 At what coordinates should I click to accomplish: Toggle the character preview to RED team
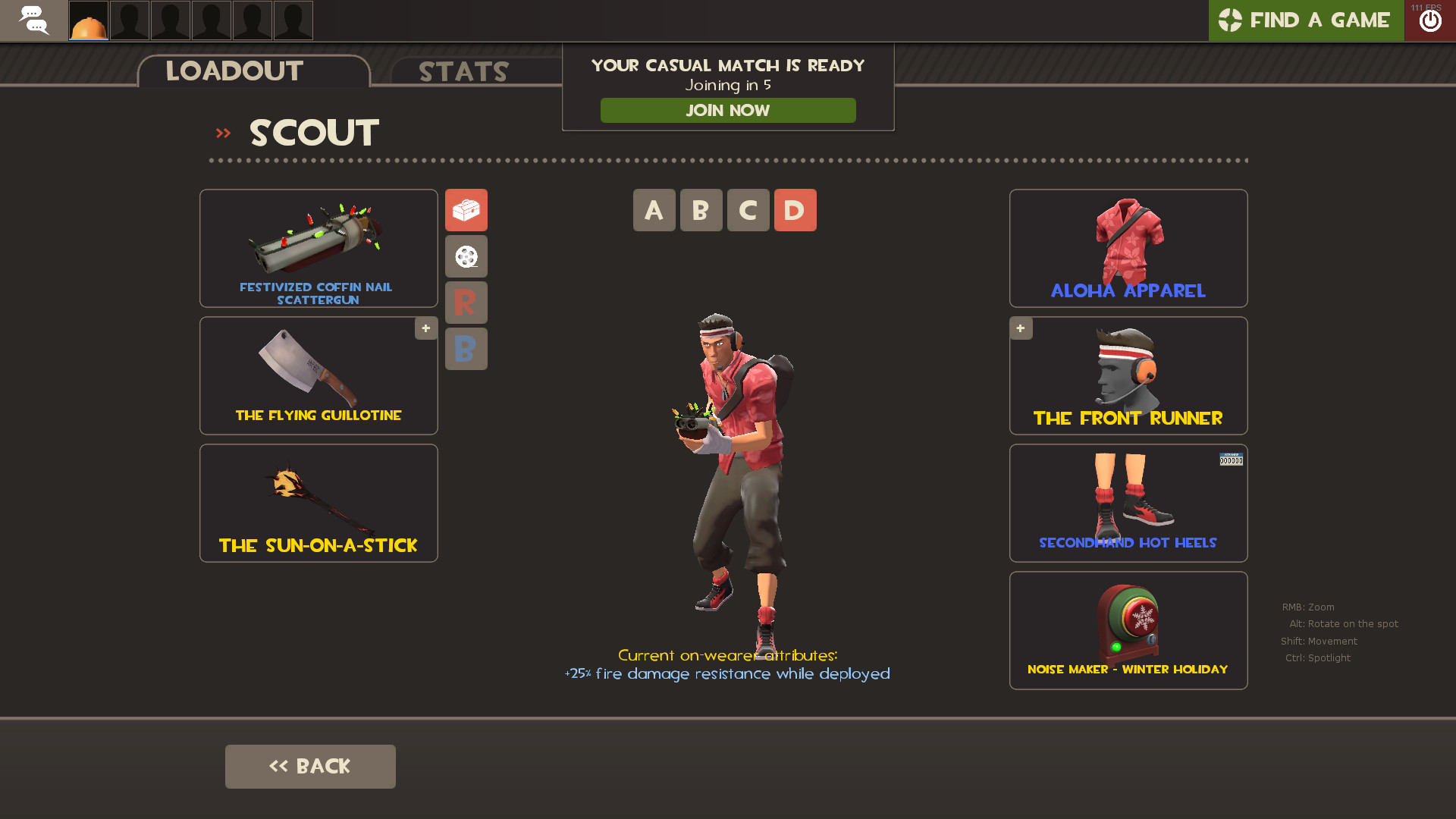pos(466,303)
